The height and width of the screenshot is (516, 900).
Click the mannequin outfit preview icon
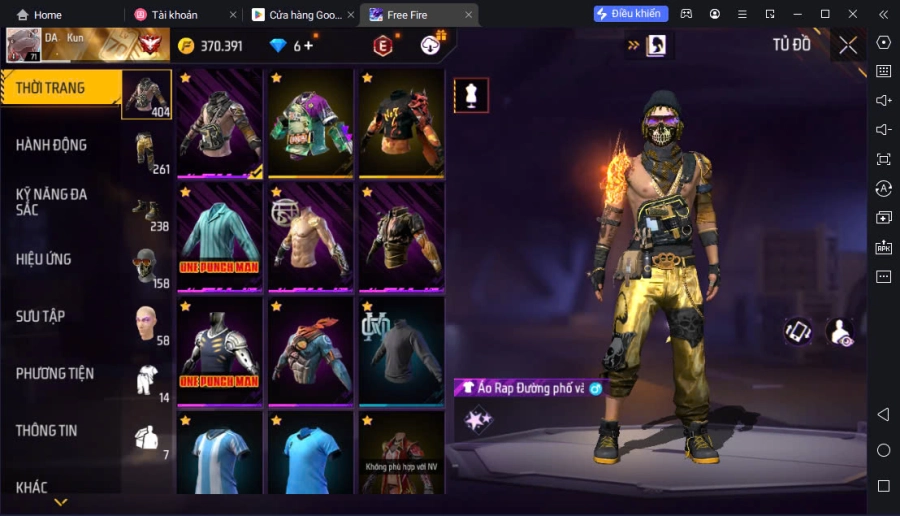coord(471,95)
